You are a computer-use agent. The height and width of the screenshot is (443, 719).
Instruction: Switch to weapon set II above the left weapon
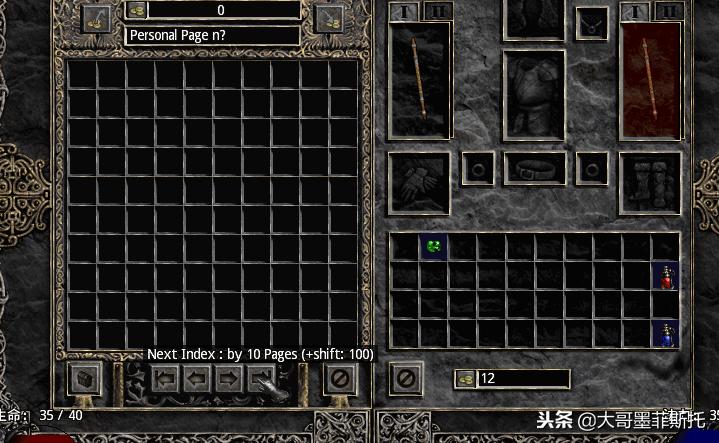coord(438,11)
